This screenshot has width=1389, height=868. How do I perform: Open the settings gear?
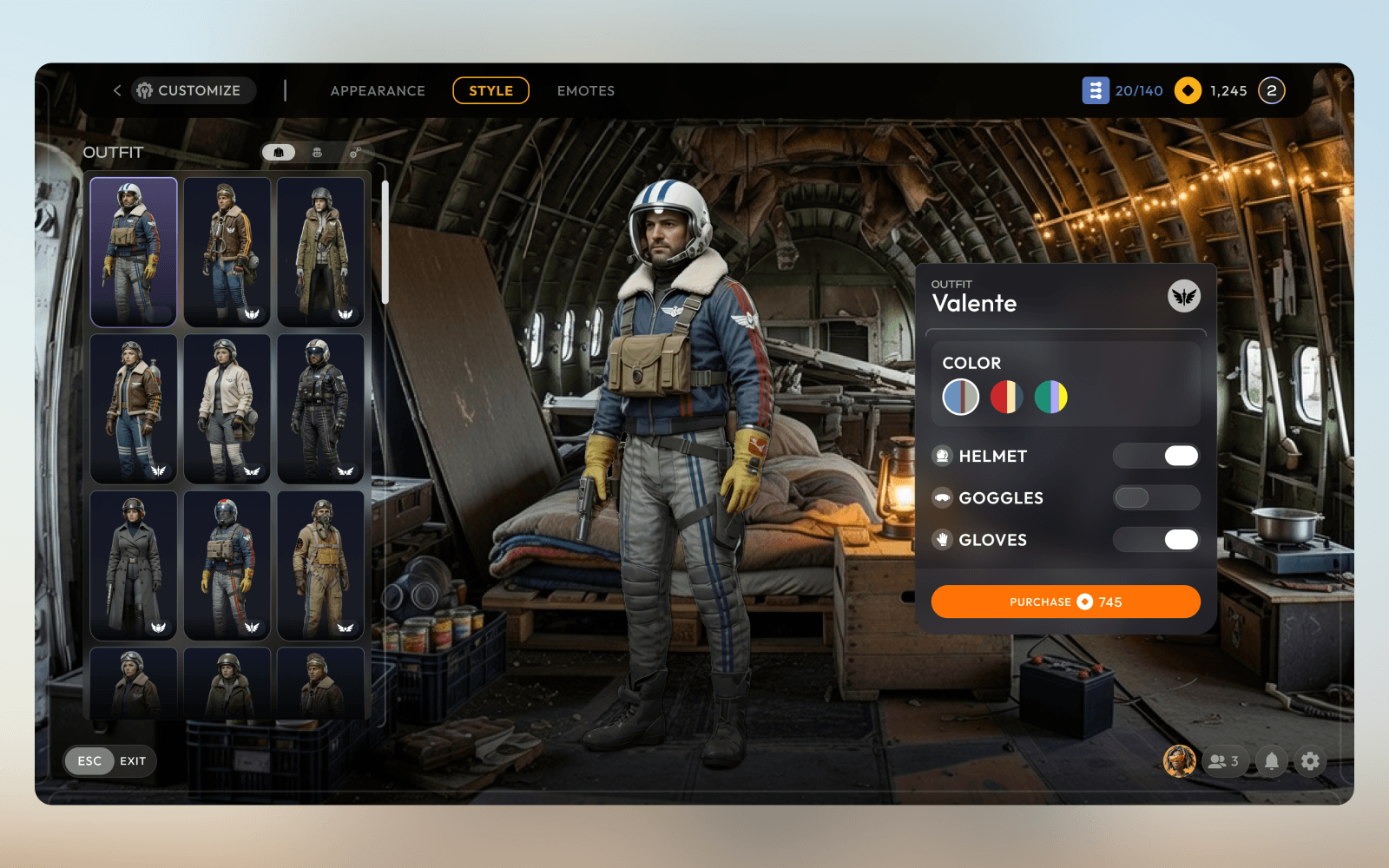pos(1311,761)
